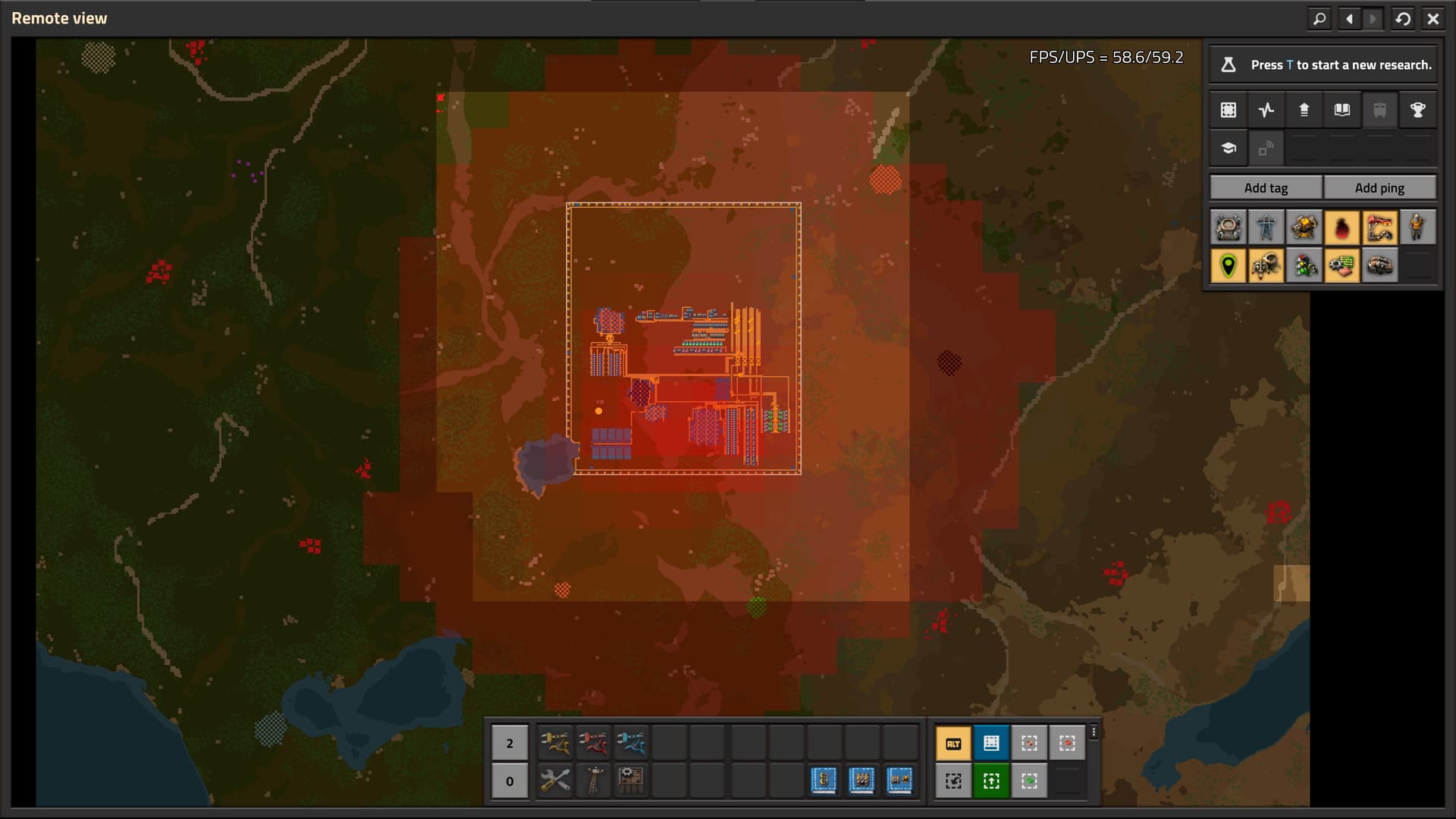
Task: Toggle the player character map overlay
Action: [x=1417, y=227]
